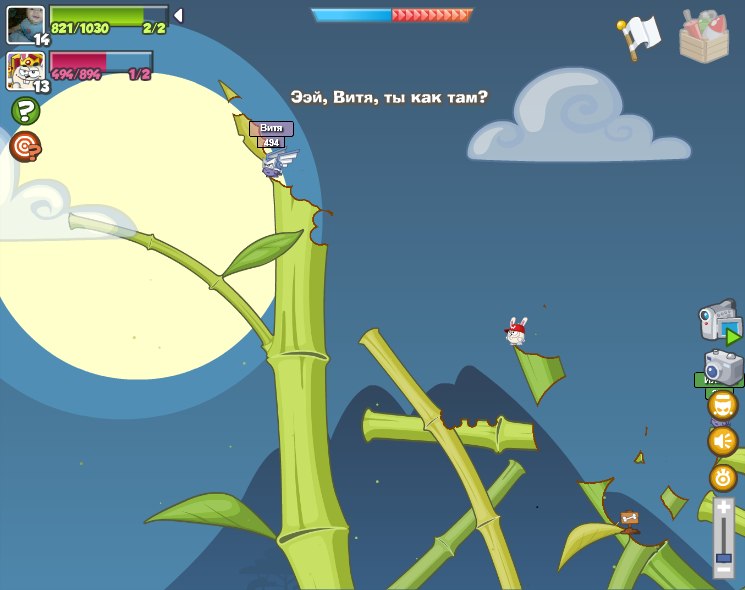The height and width of the screenshot is (590, 745).
Task: Click the orange round button below the speaker
Action: click(723, 477)
